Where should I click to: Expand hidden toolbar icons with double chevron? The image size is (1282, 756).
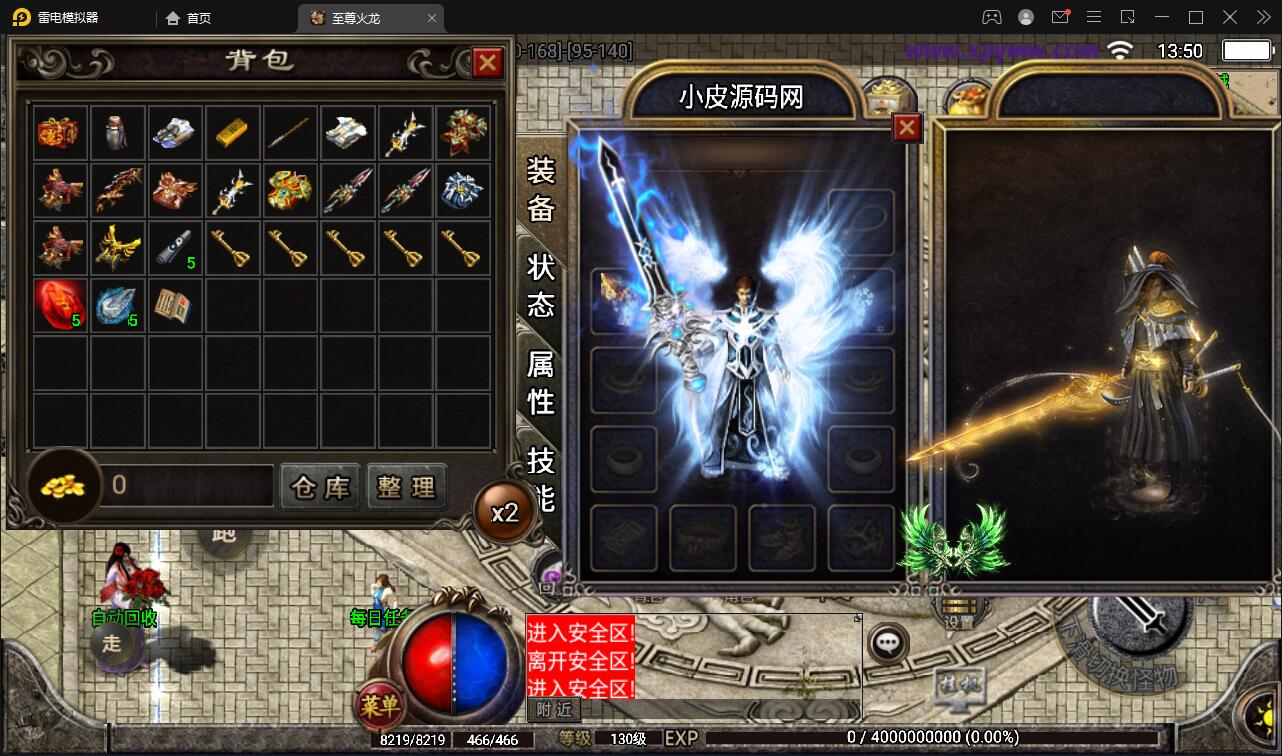coord(1262,17)
